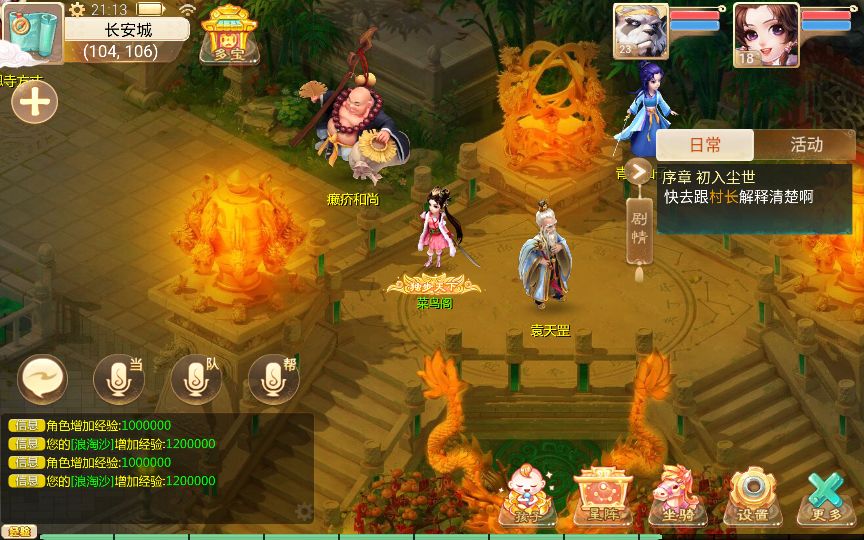Collapse the quest panel with the arrow

tap(638, 173)
